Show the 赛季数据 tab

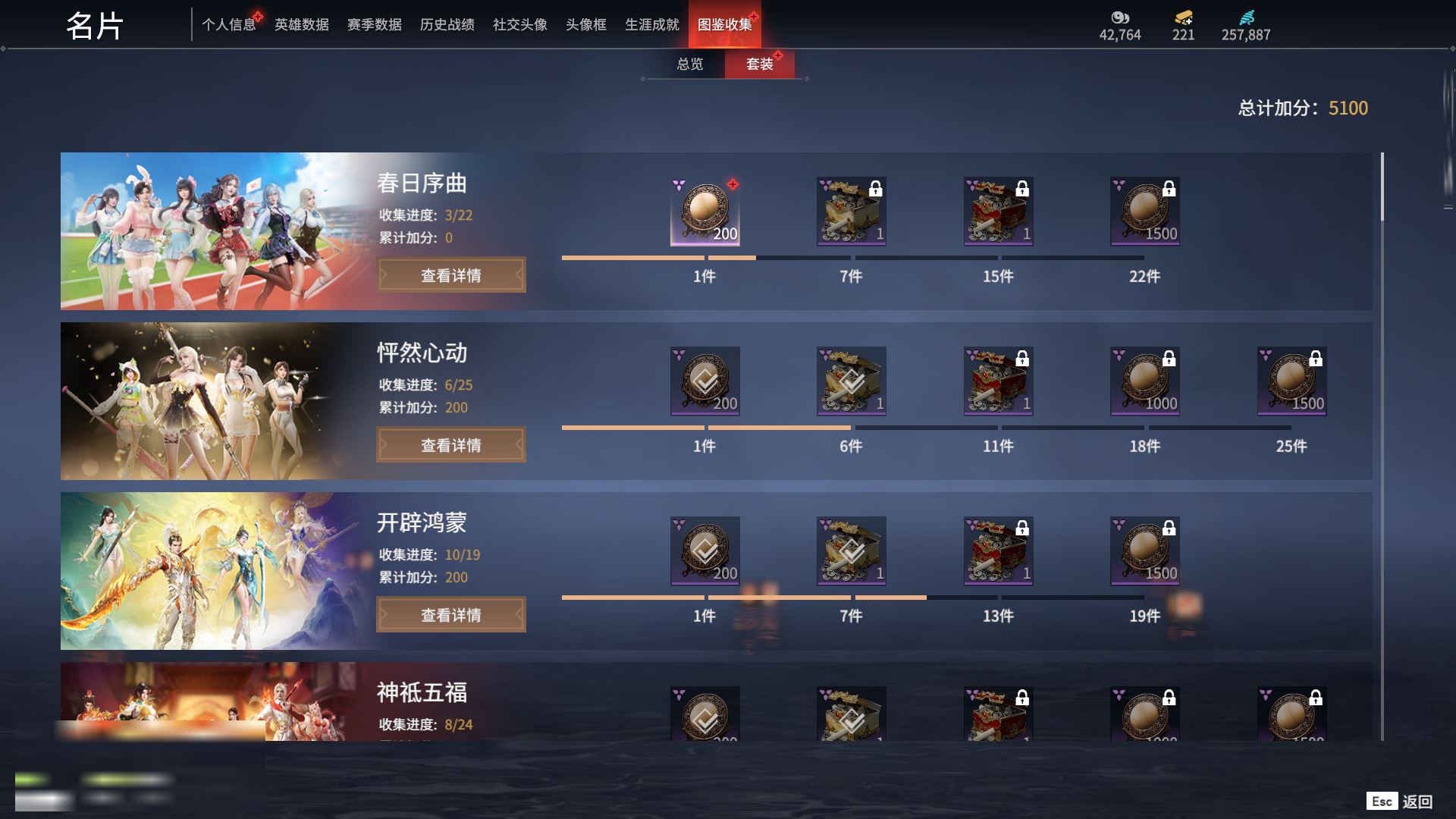click(x=374, y=25)
